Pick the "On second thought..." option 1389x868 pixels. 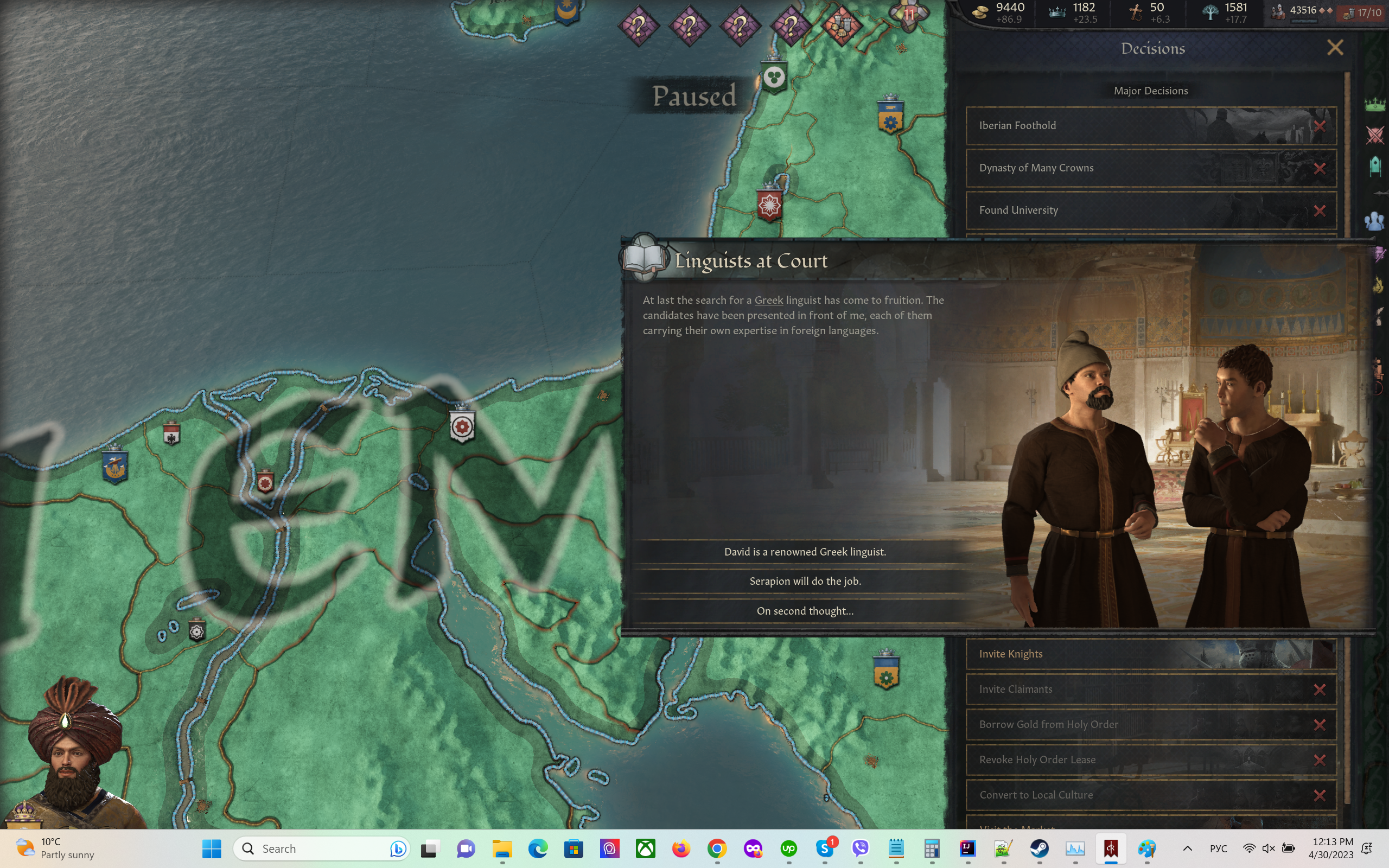(805, 611)
